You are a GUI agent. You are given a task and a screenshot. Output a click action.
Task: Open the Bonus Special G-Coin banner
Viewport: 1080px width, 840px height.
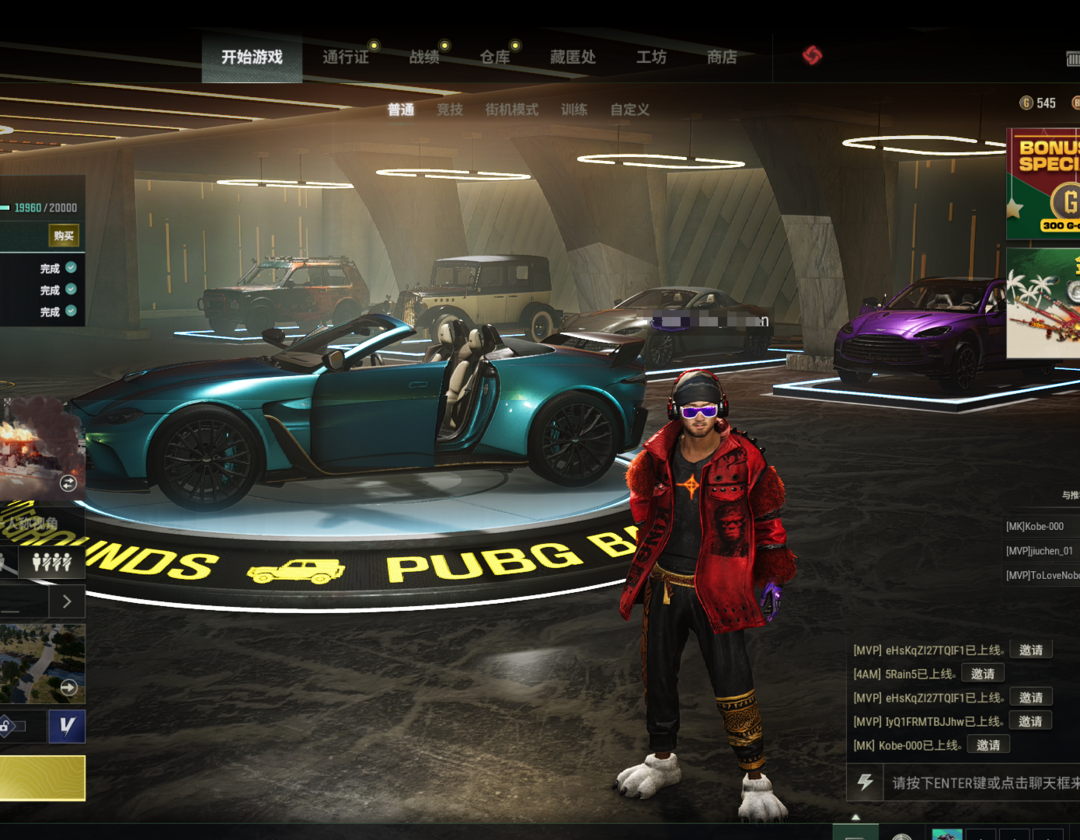[x=1043, y=184]
